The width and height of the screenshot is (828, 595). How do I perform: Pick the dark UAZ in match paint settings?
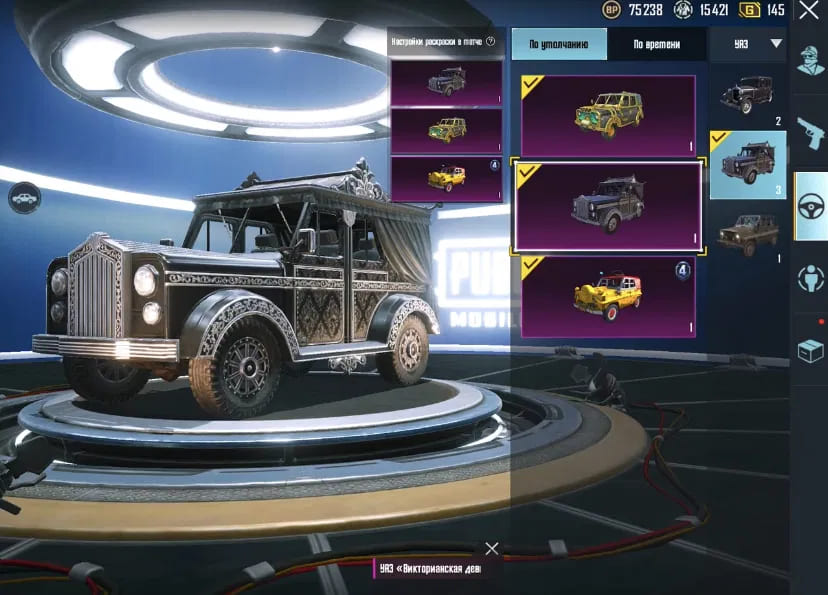[x=446, y=82]
